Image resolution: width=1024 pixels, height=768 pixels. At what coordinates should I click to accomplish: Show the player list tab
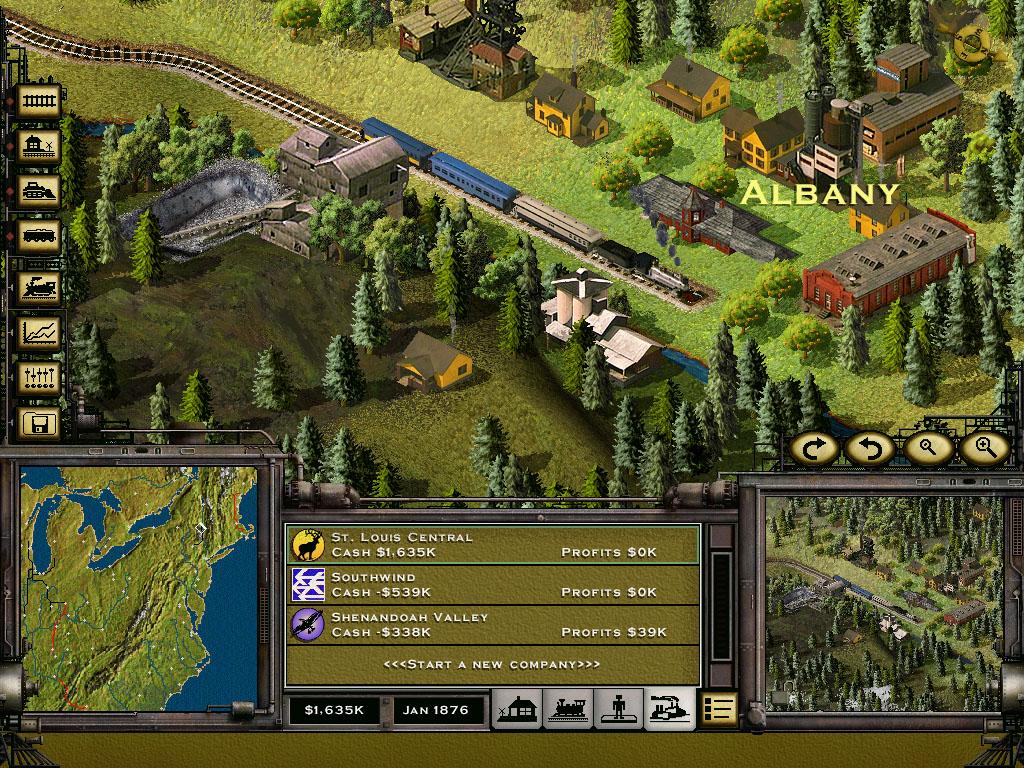click(619, 710)
